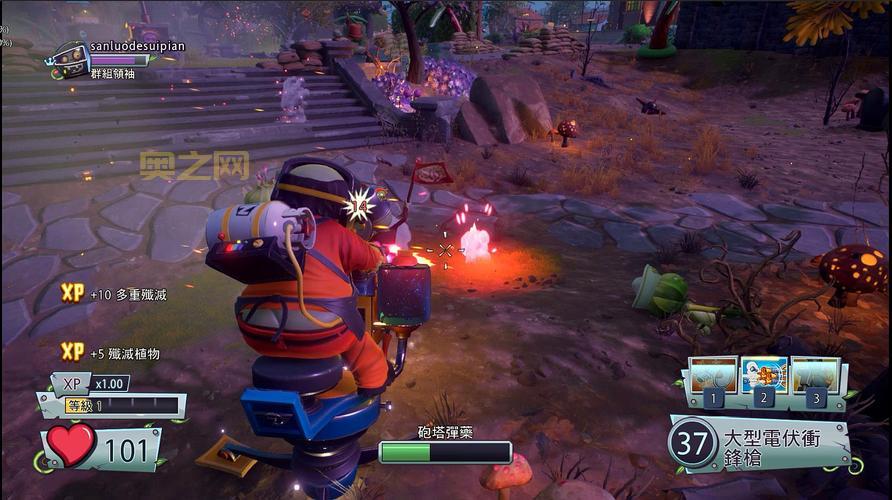Viewport: 892px width, 500px height.
Task: Activate ability slot 1
Action: pos(713,378)
